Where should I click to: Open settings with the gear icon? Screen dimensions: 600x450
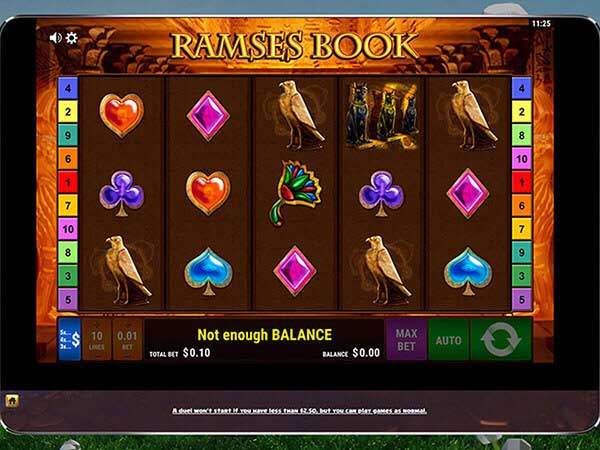71,38
